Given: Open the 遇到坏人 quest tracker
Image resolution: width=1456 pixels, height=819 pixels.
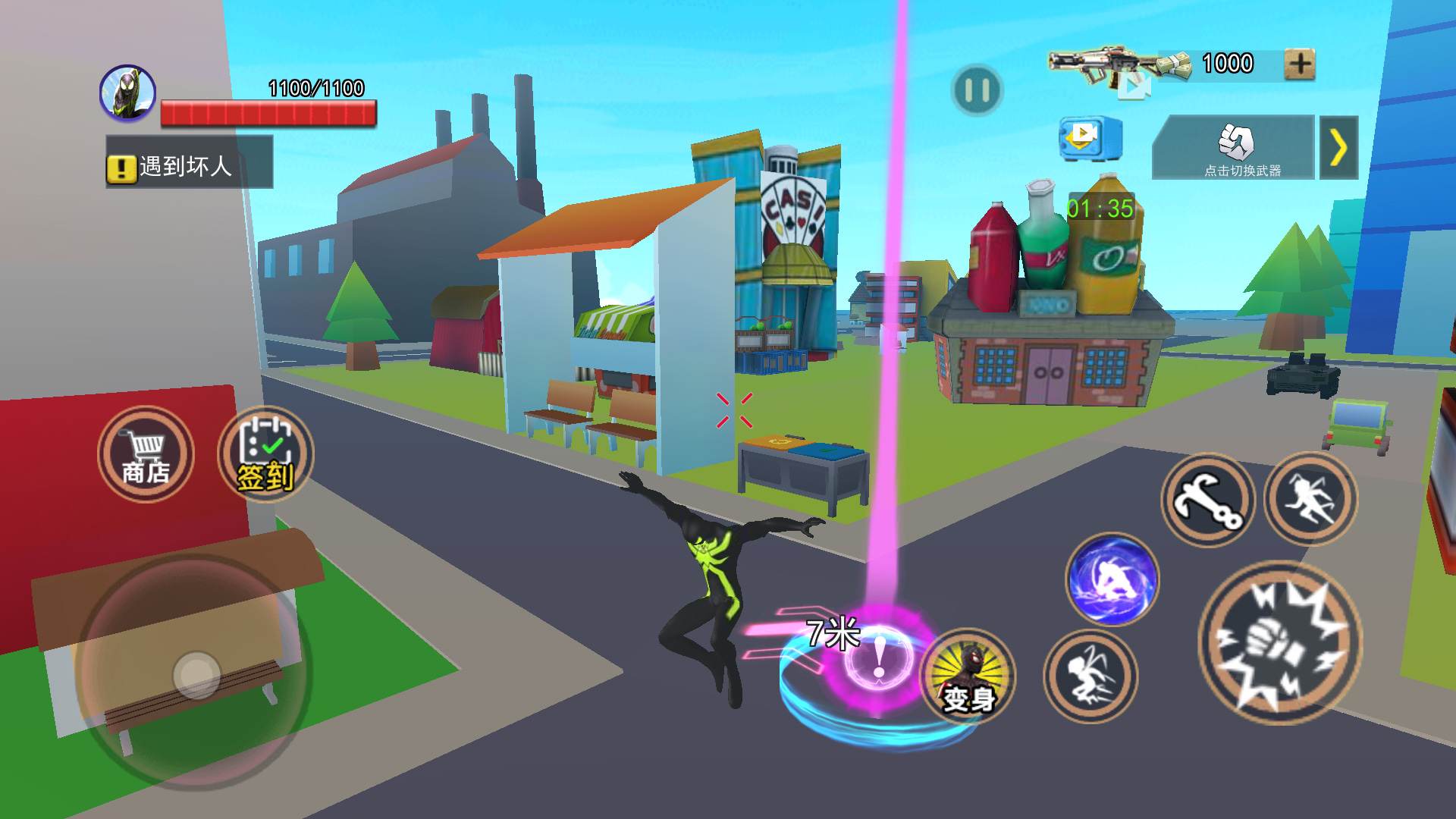Looking at the screenshot, I should point(189,165).
